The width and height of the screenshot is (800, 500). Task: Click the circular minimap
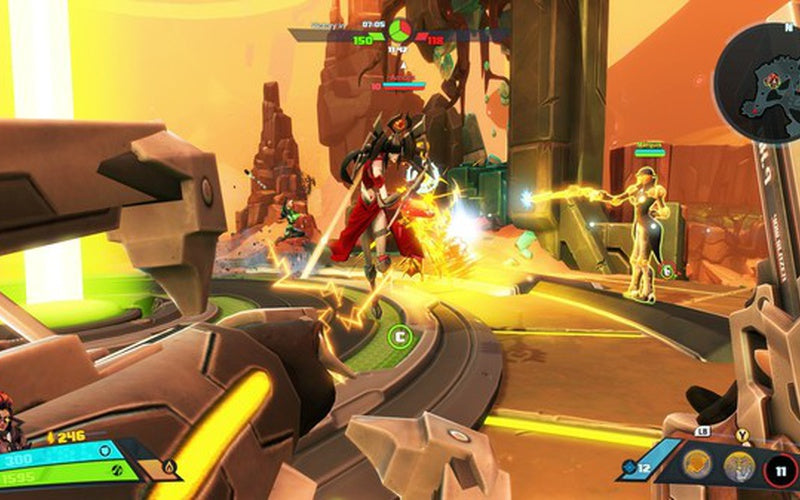click(x=762, y=83)
